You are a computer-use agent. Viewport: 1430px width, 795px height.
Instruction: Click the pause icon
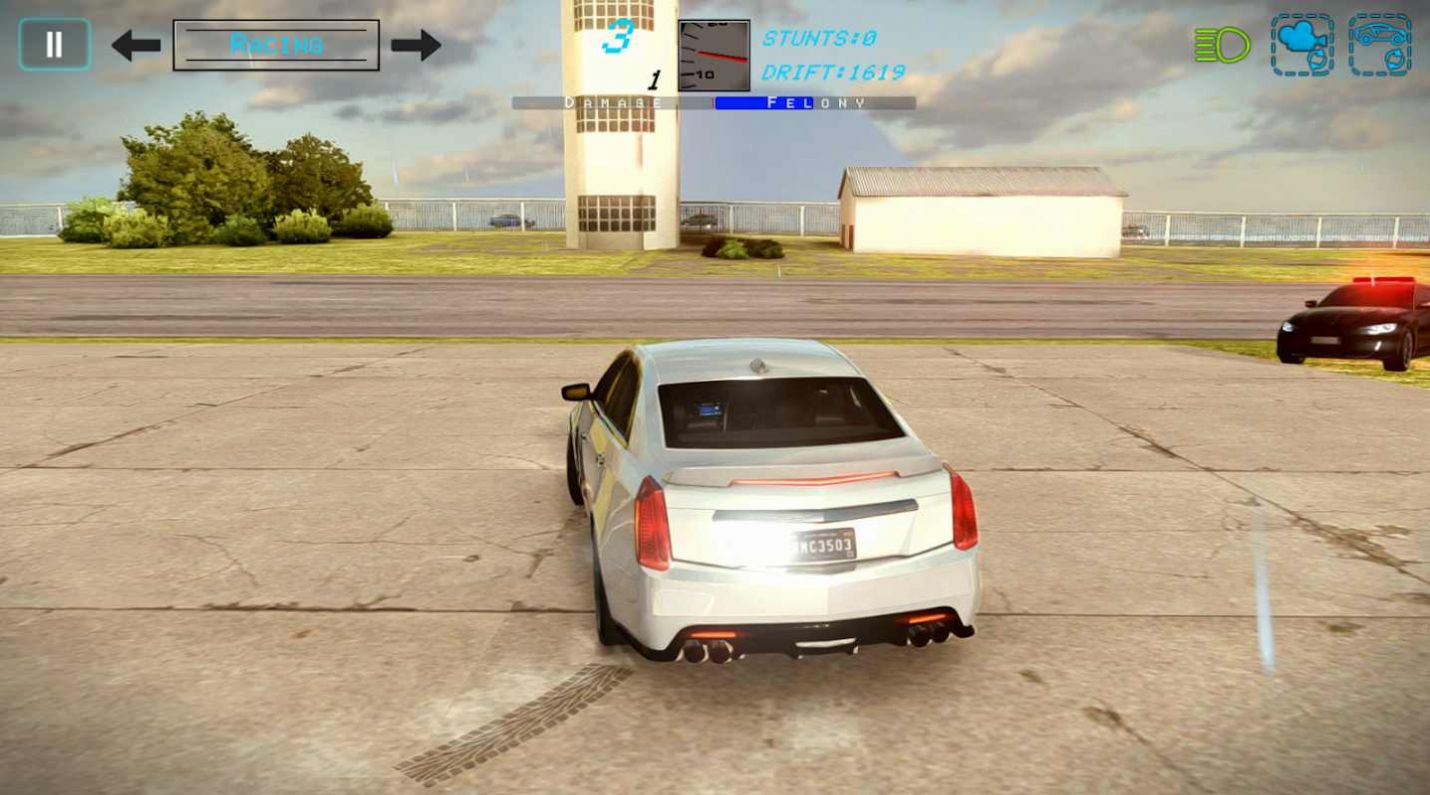(54, 42)
